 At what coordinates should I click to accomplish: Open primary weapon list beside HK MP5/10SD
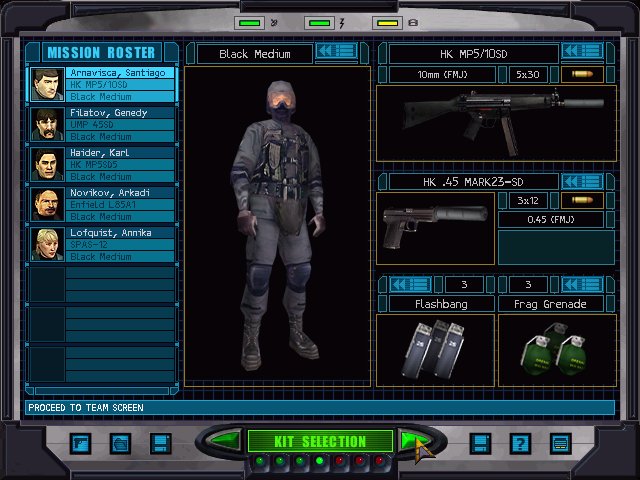[581, 51]
